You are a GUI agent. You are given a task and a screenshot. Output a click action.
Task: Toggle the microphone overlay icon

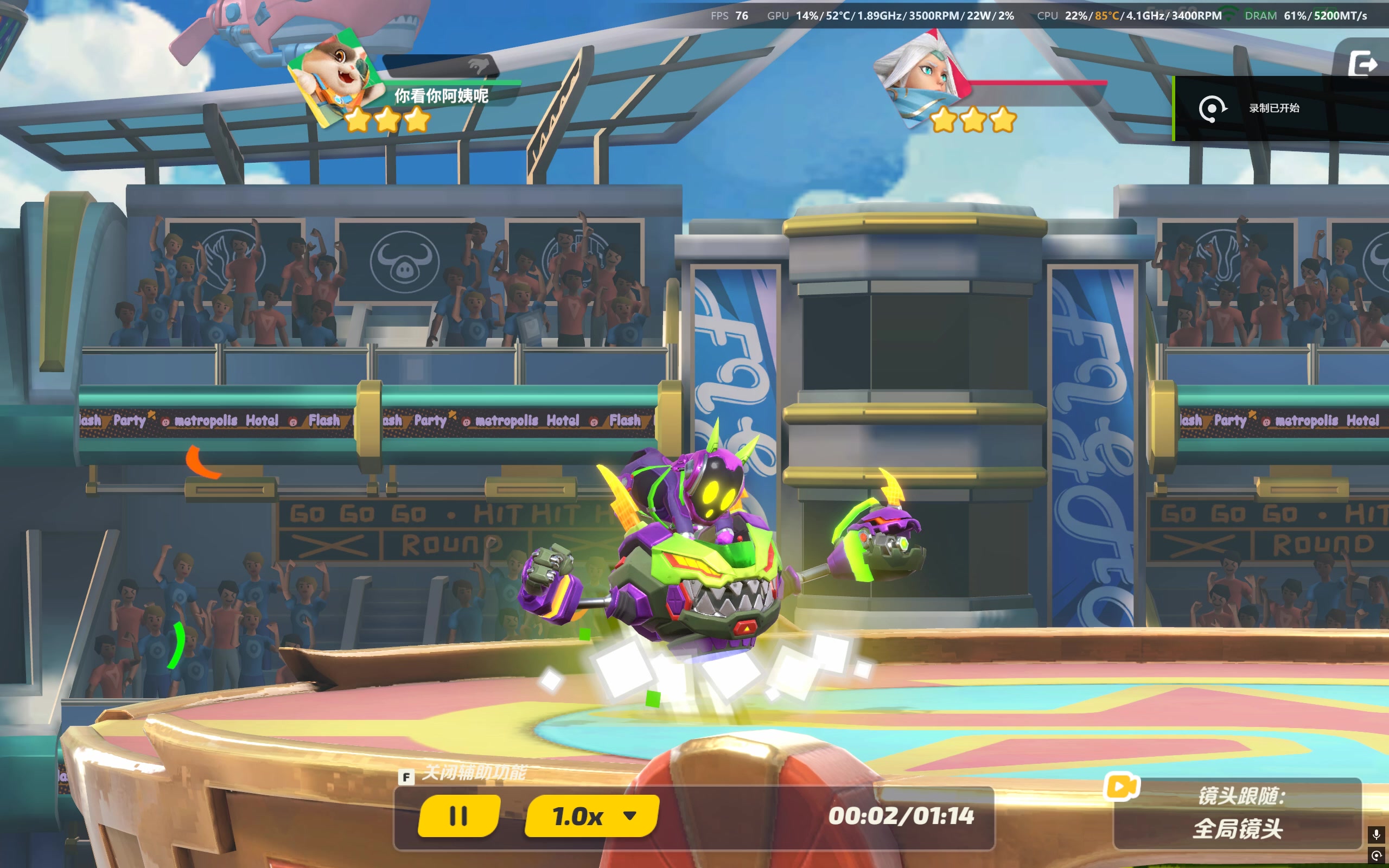1376,834
